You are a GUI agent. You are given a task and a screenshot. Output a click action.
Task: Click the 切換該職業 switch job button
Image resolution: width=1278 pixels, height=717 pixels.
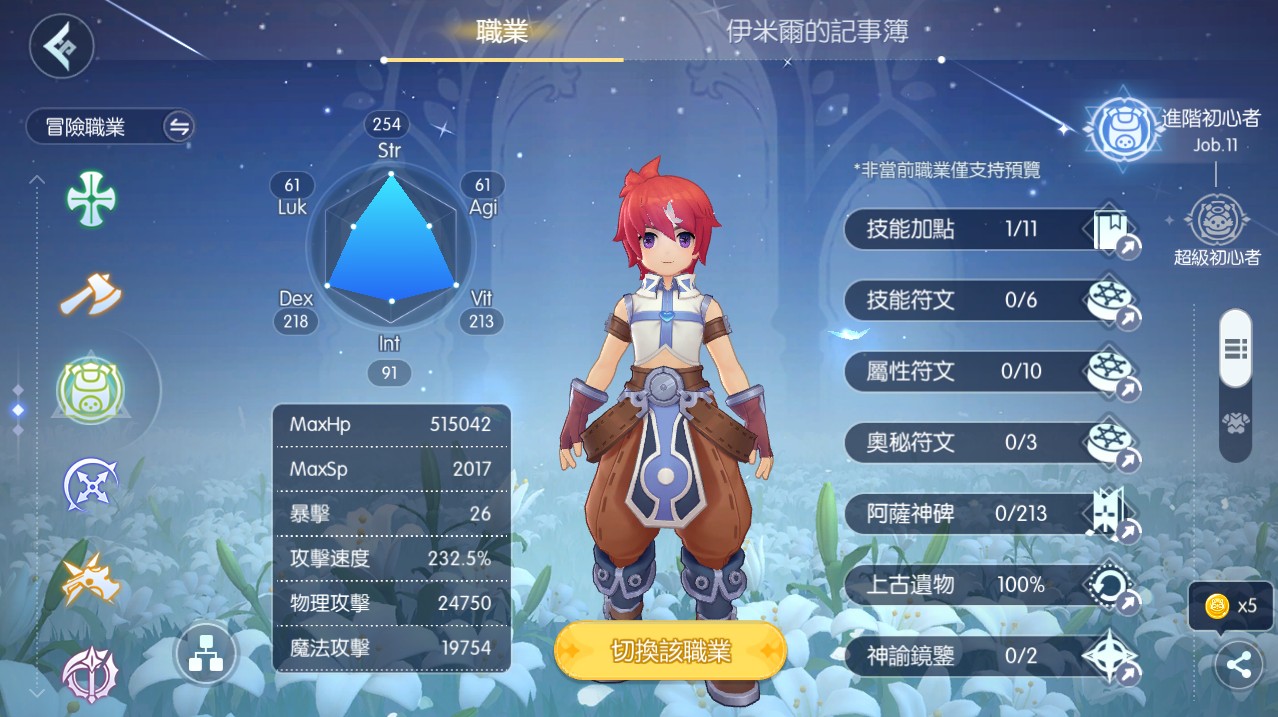click(670, 652)
